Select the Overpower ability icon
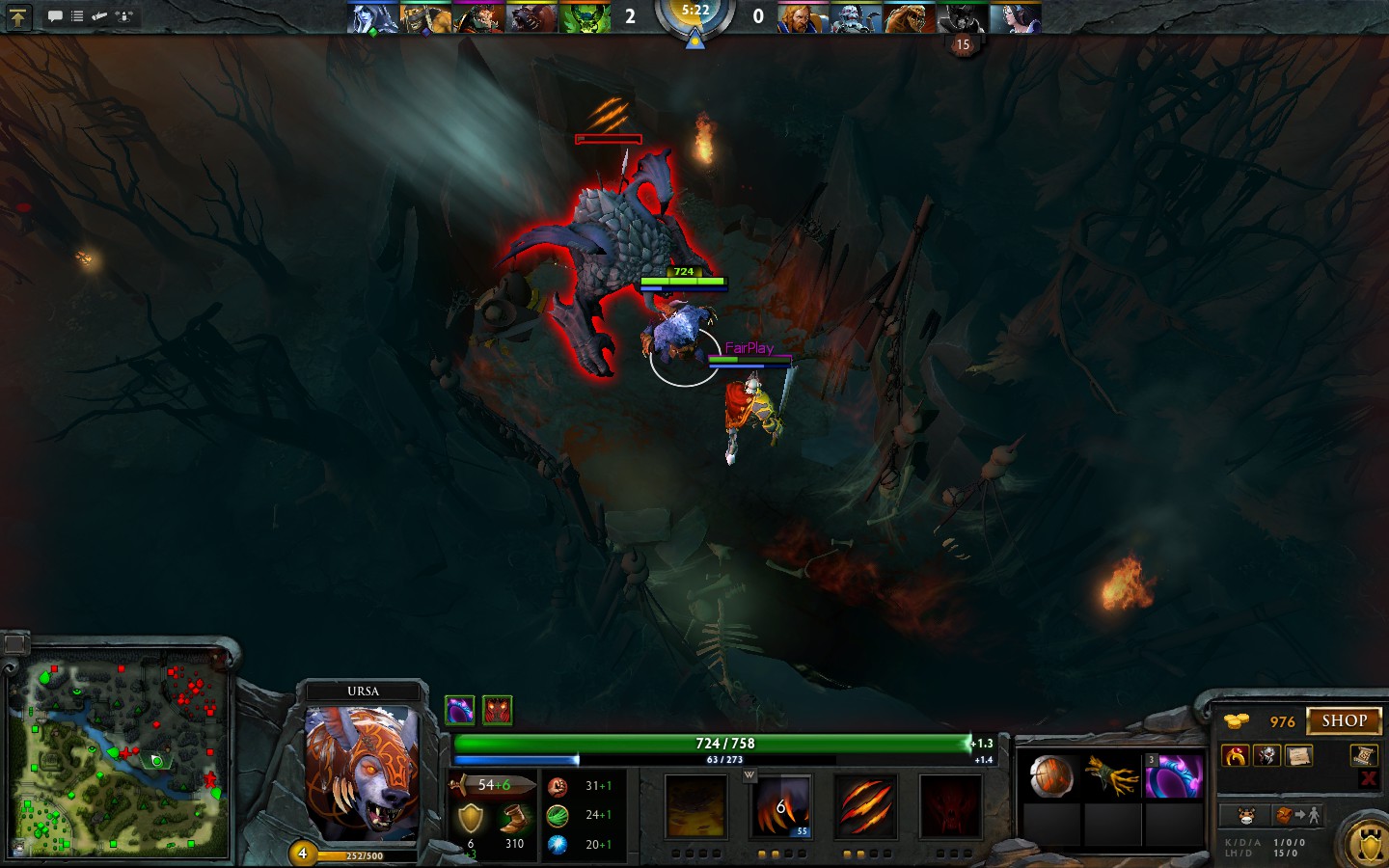 pyautogui.click(x=781, y=806)
